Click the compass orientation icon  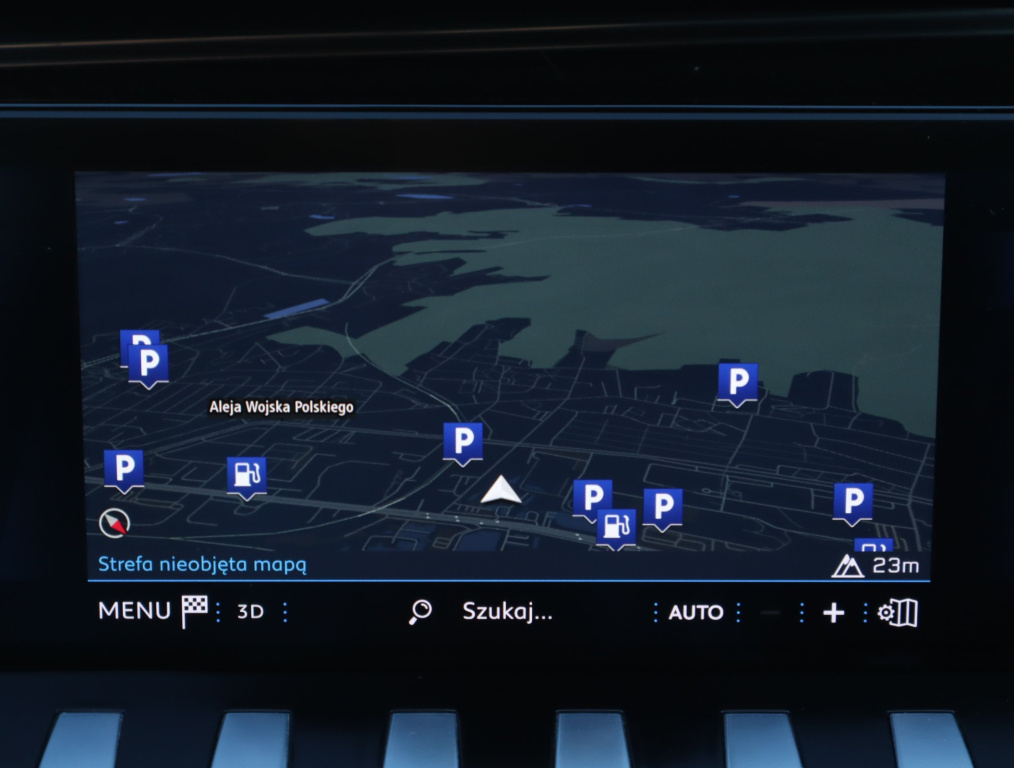(114, 521)
